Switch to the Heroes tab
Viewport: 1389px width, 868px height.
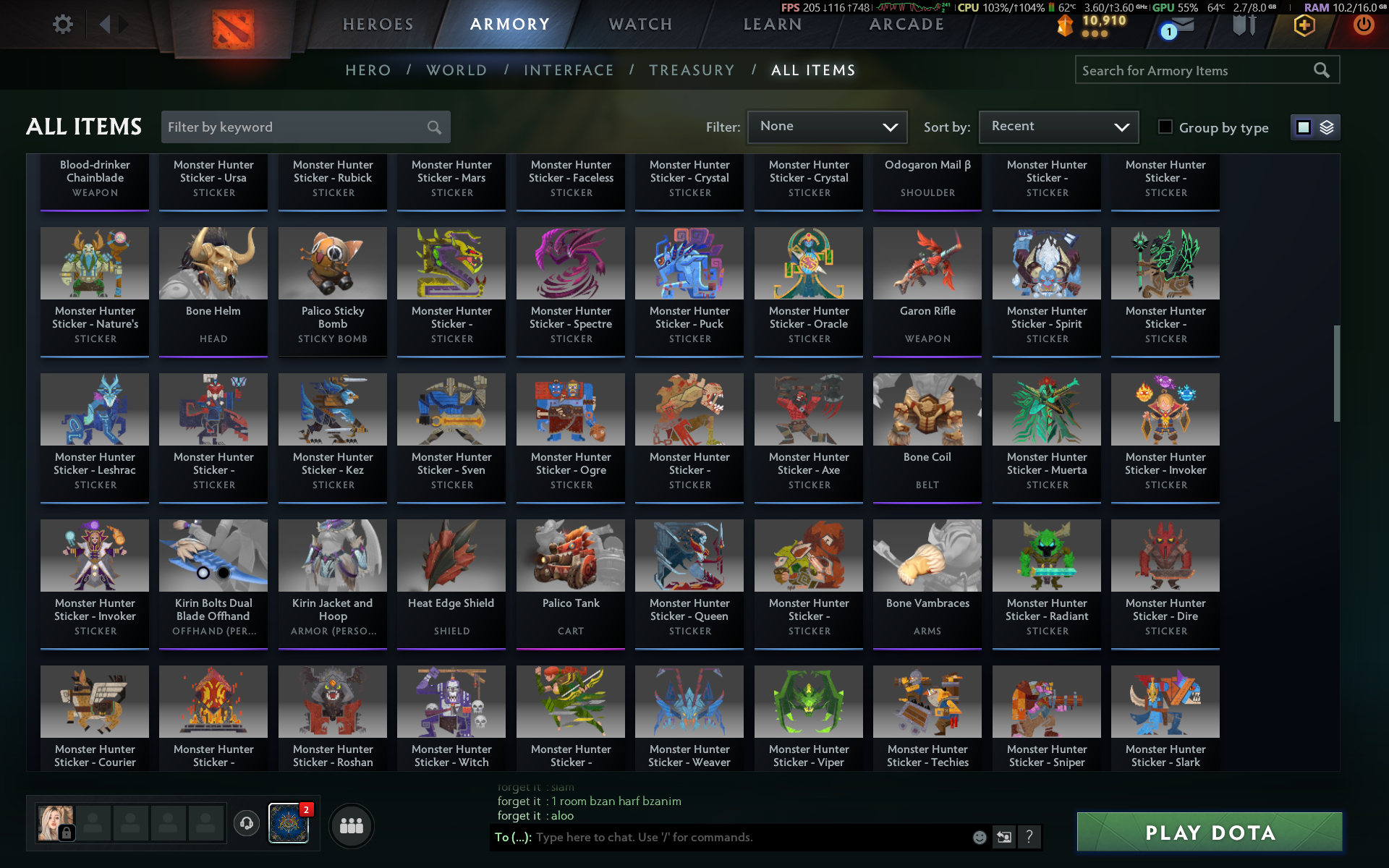point(378,25)
